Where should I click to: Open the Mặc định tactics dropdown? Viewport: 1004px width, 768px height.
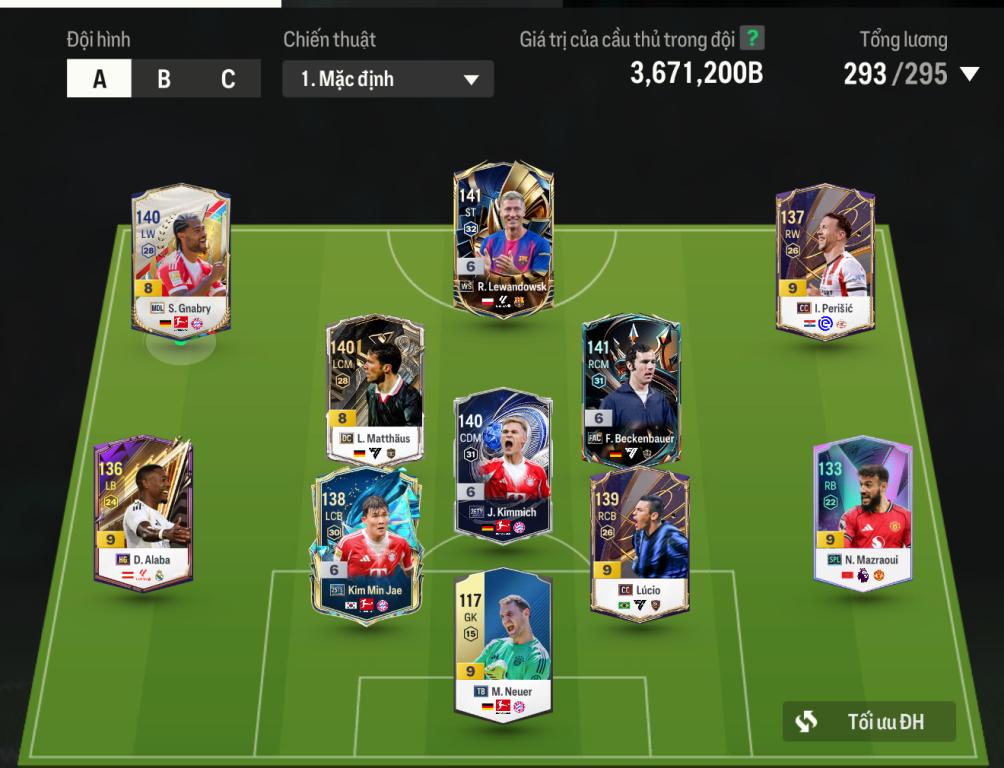click(x=388, y=79)
